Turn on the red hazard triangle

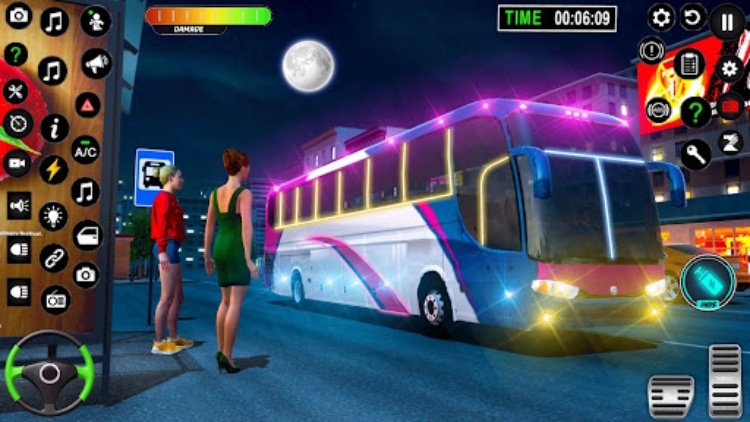(88, 106)
